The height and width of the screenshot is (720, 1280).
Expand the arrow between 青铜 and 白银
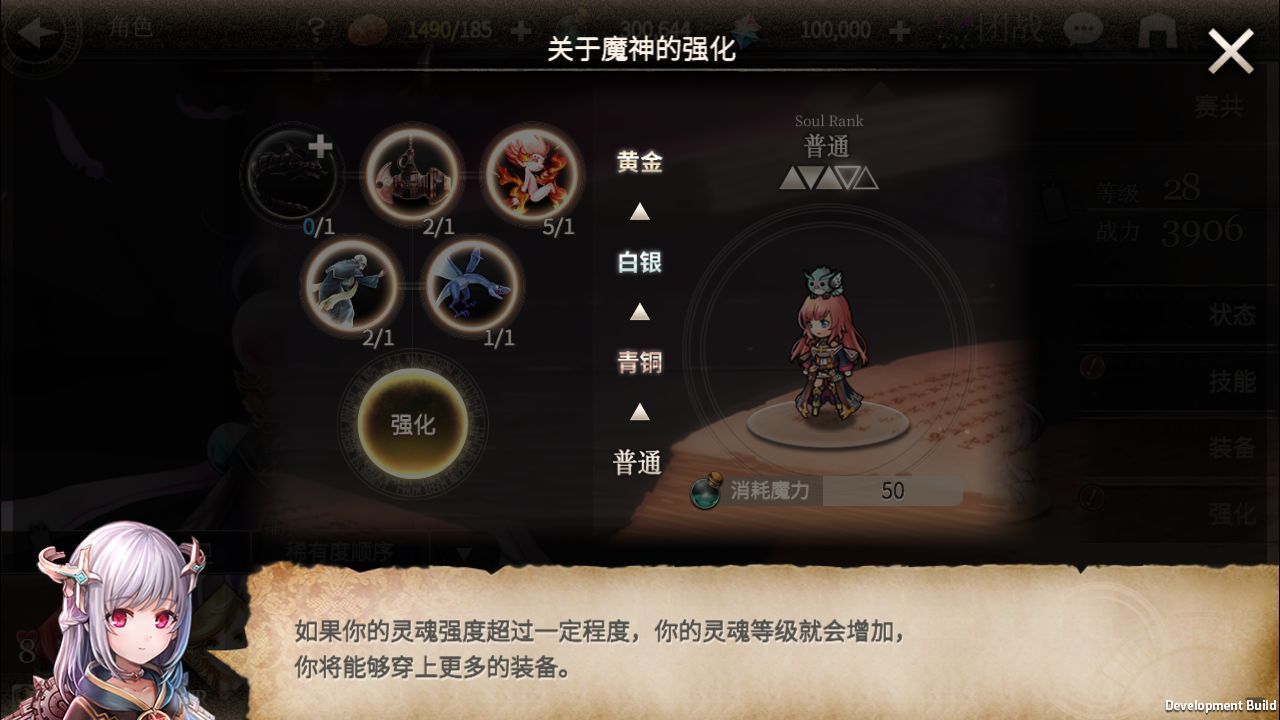point(638,315)
